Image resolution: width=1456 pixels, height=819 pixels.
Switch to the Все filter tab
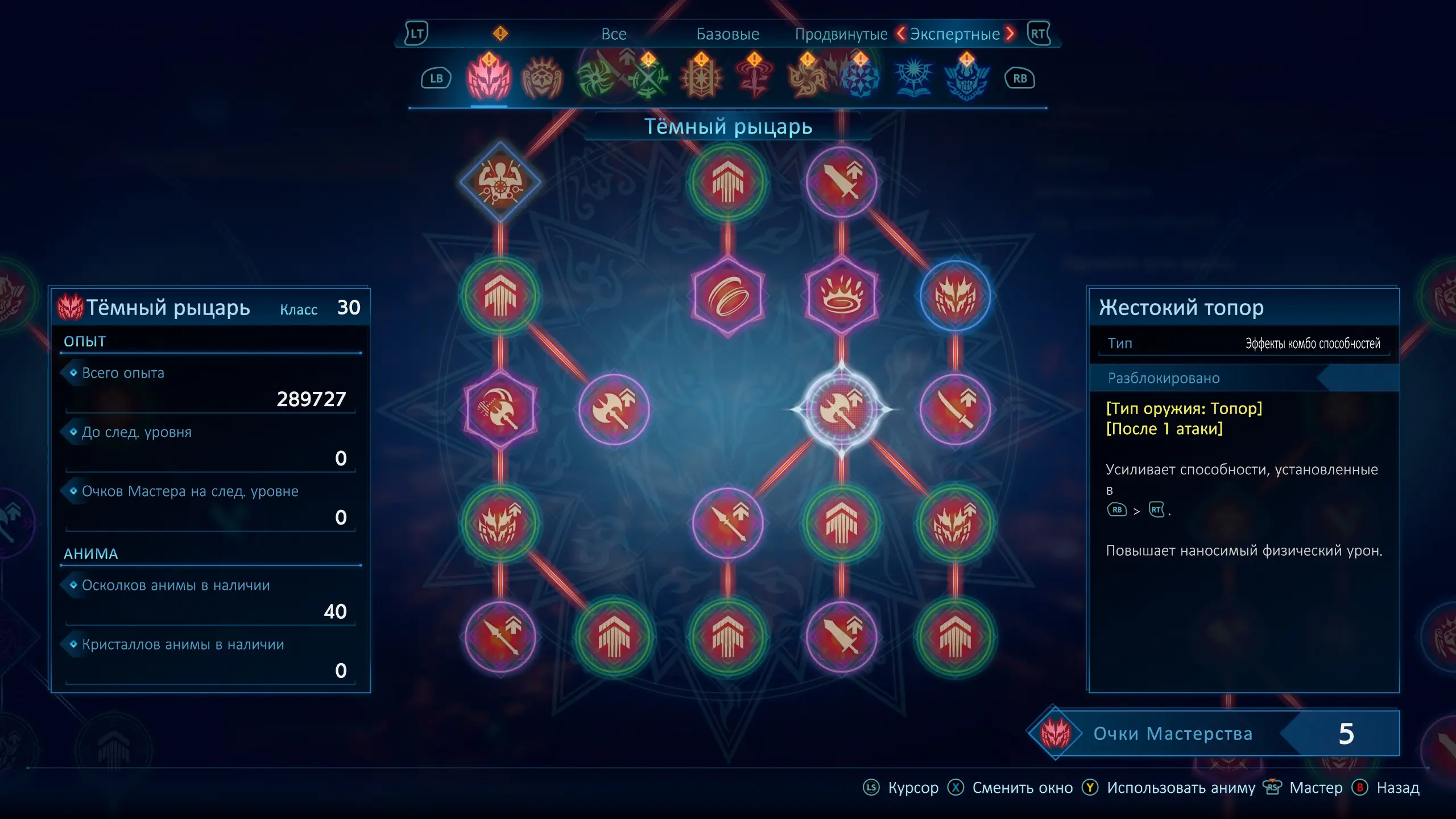(x=614, y=34)
